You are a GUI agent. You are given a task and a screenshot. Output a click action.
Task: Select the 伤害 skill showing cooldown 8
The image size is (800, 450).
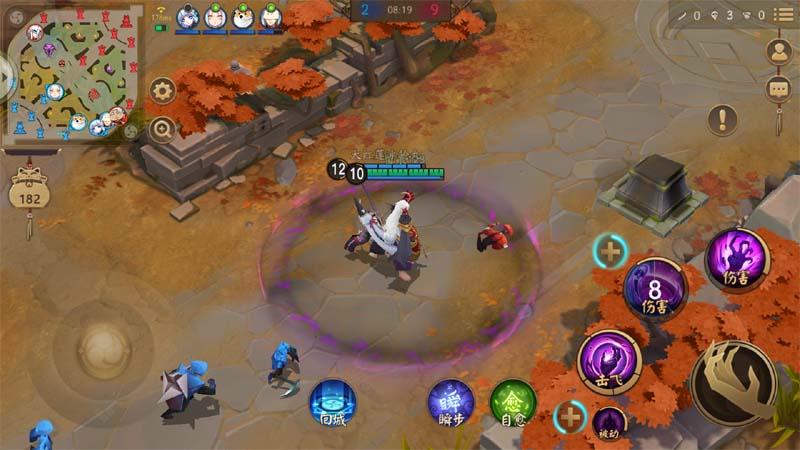tap(655, 291)
